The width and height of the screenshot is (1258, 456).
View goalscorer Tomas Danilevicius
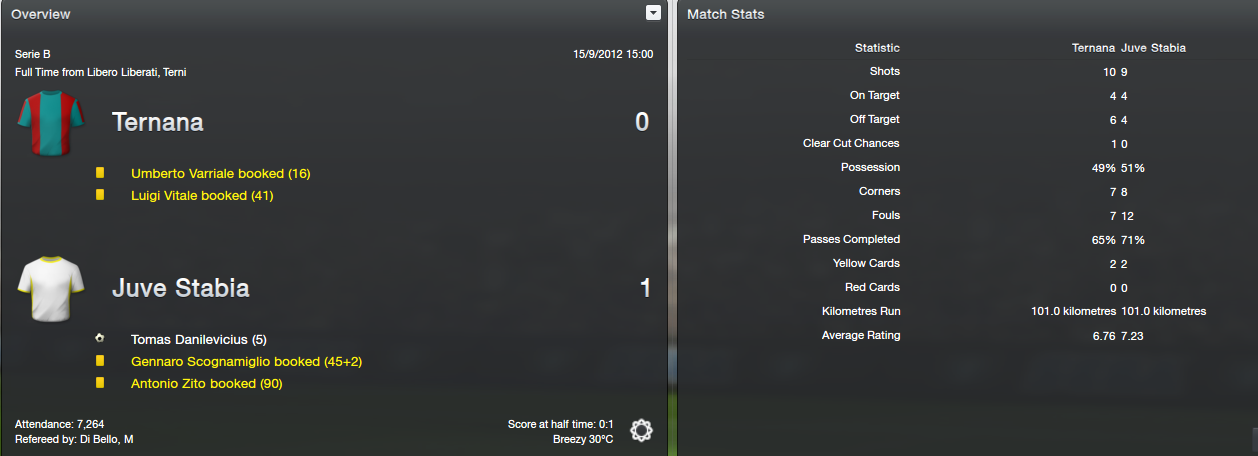tap(198, 340)
